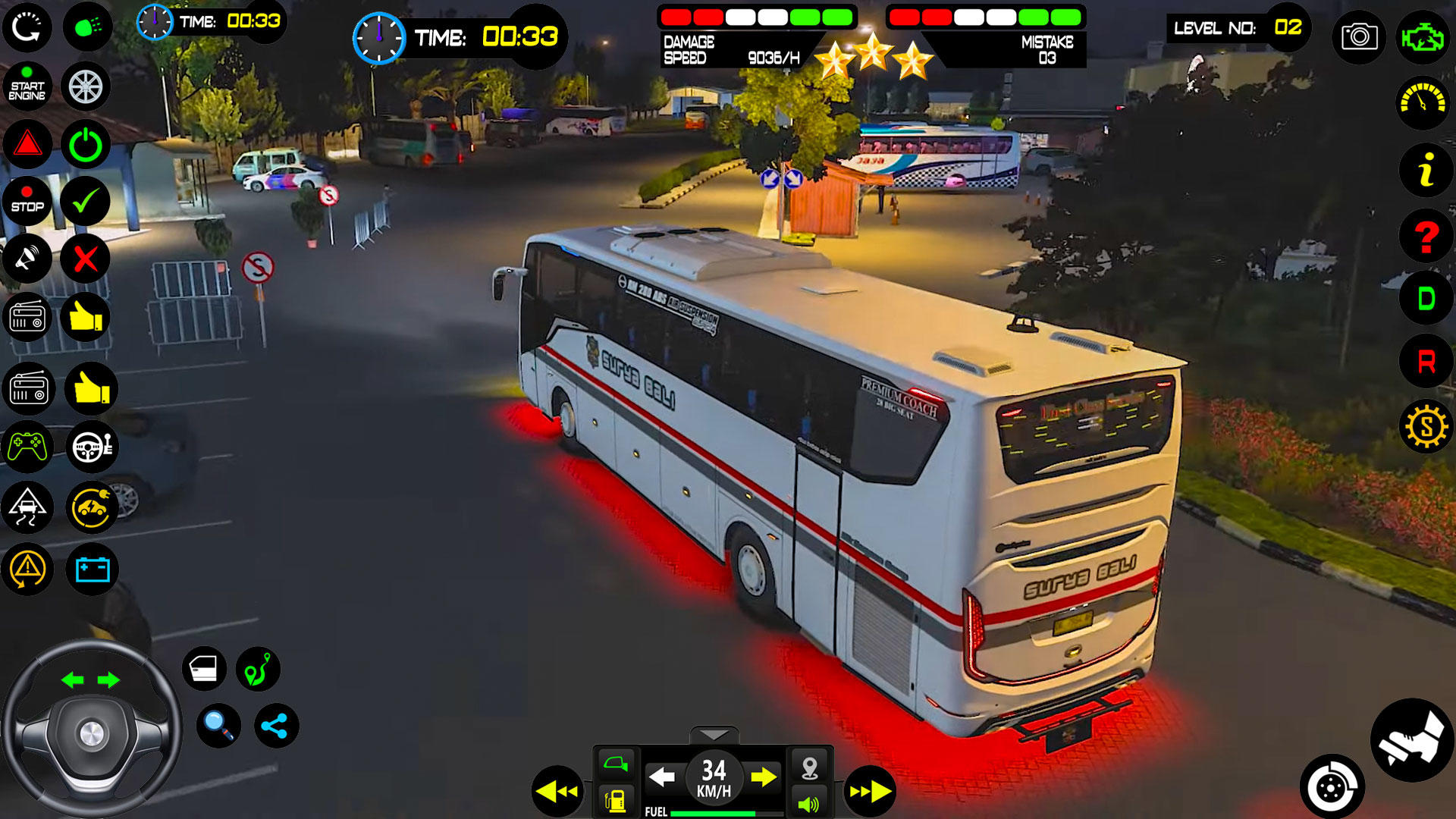Open the yellow gear settings icon
This screenshot has height=819, width=1456.
coord(1426,427)
